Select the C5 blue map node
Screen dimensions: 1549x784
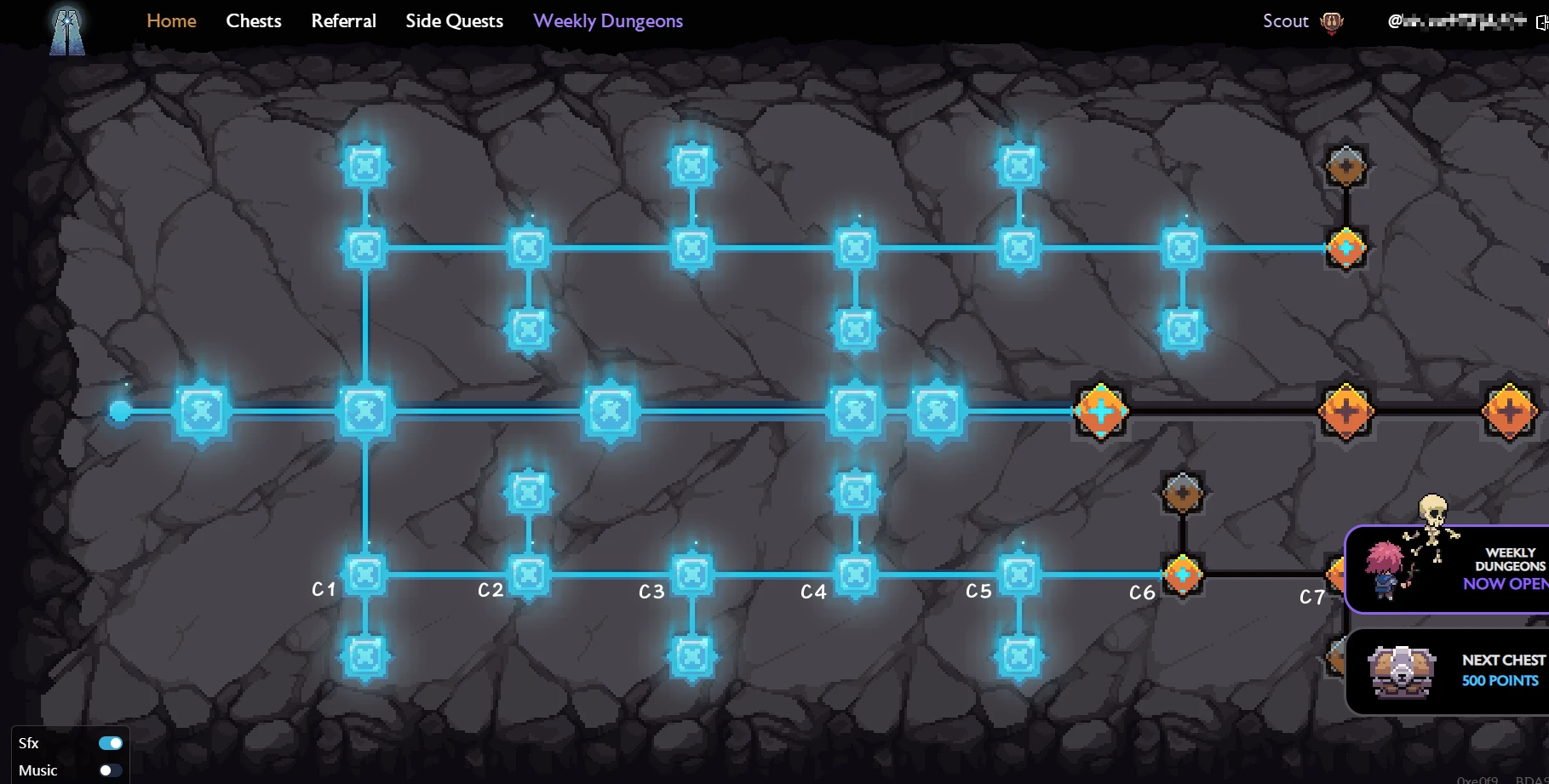coord(1019,575)
